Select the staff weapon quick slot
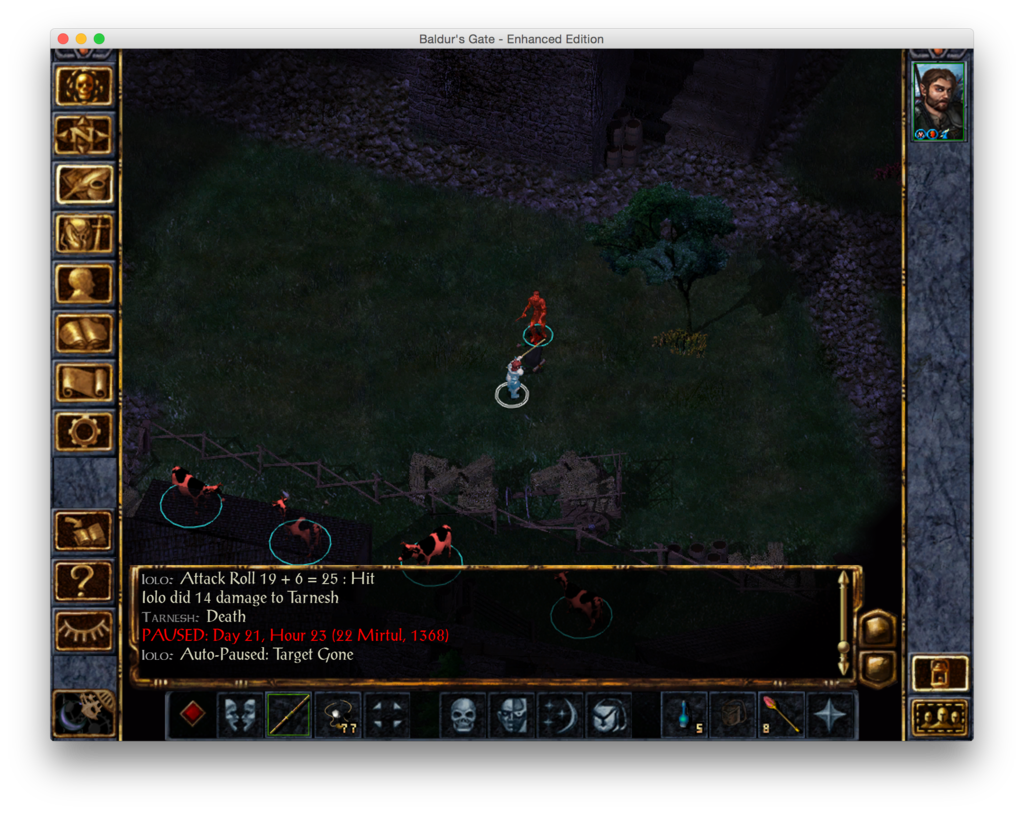The width and height of the screenshot is (1024, 813). (x=288, y=715)
